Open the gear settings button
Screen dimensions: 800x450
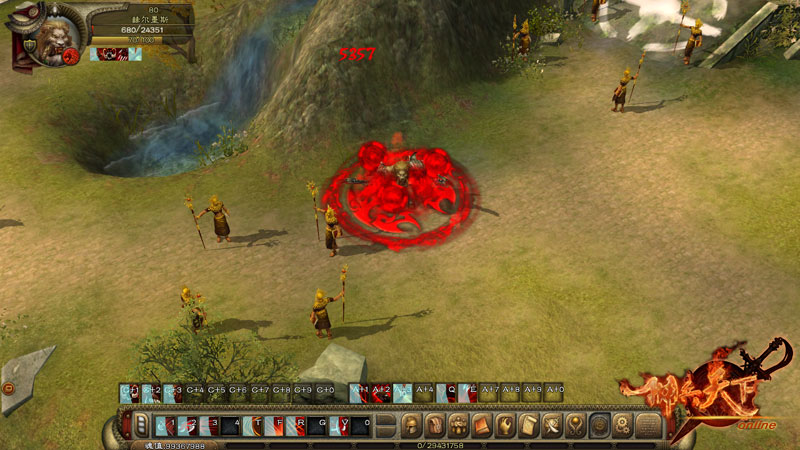click(622, 425)
